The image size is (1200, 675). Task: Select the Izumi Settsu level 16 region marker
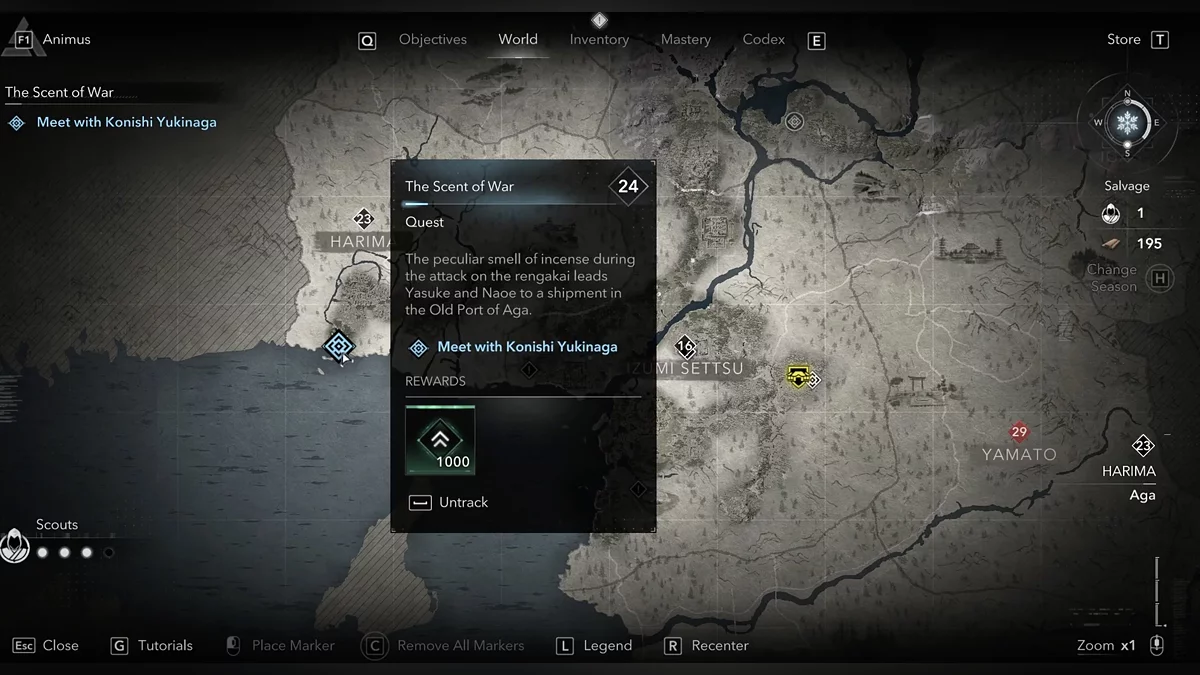tap(685, 348)
